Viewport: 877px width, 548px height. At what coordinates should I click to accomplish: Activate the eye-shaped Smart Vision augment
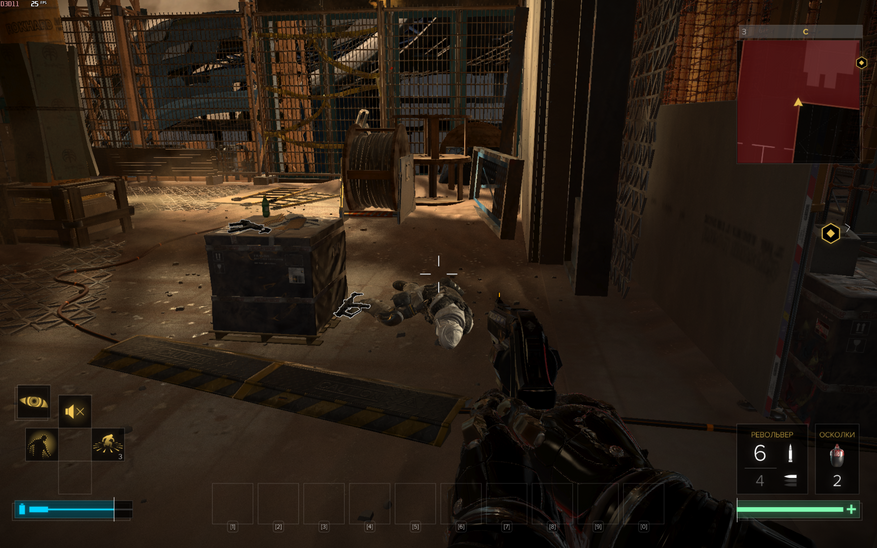point(34,403)
